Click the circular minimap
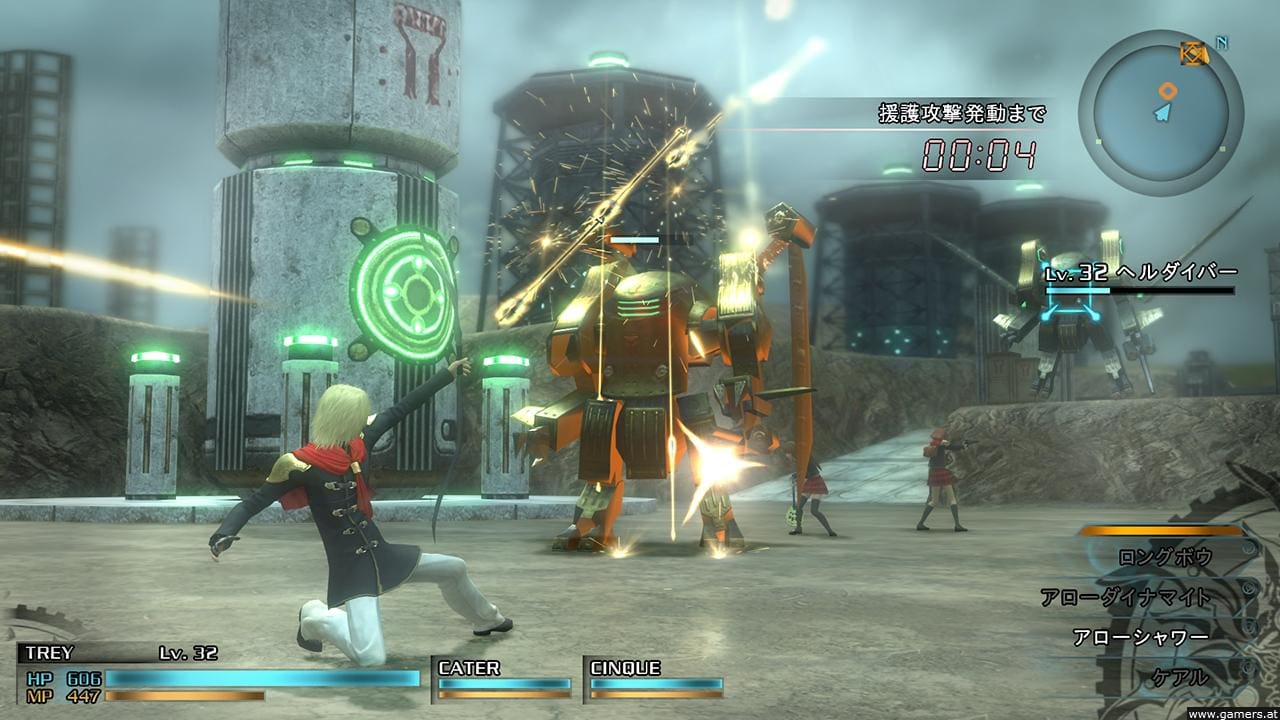1280x720 pixels. [x=1161, y=112]
